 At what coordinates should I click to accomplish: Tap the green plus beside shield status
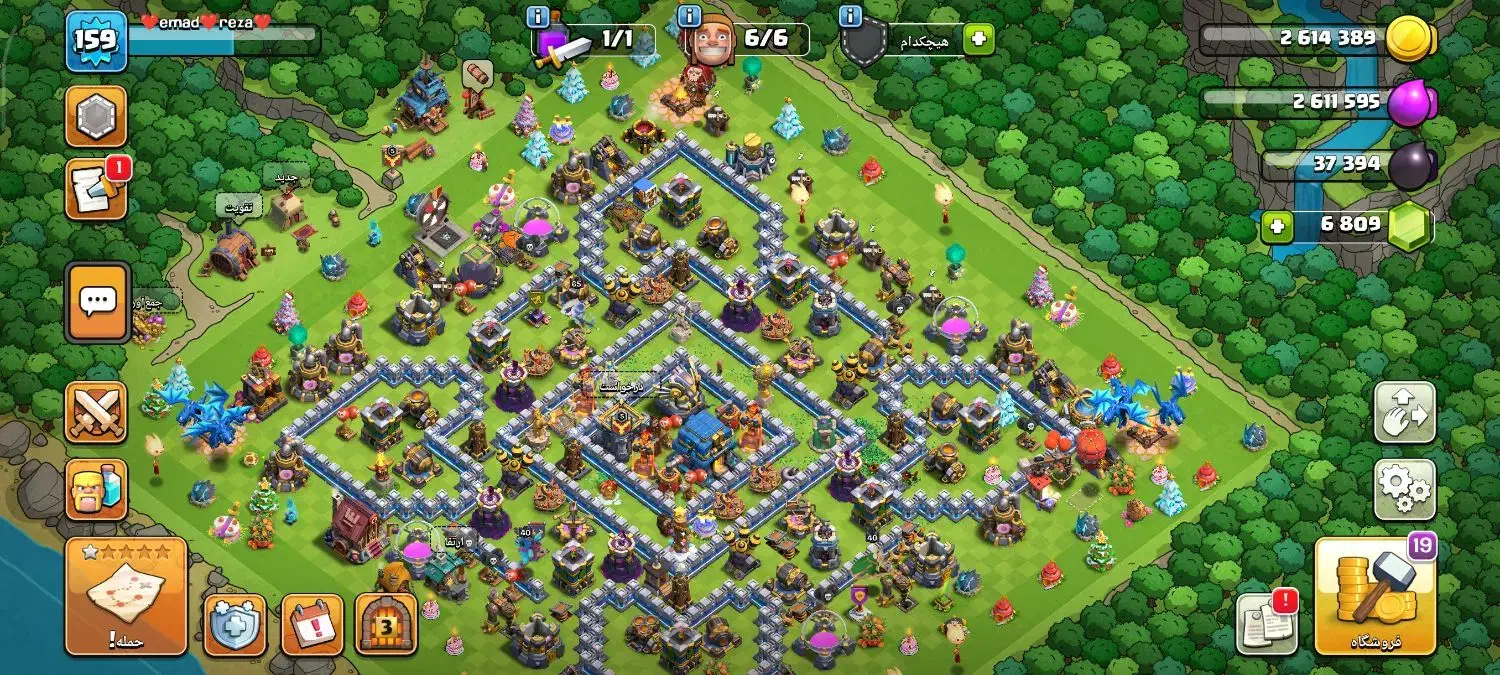tap(978, 40)
